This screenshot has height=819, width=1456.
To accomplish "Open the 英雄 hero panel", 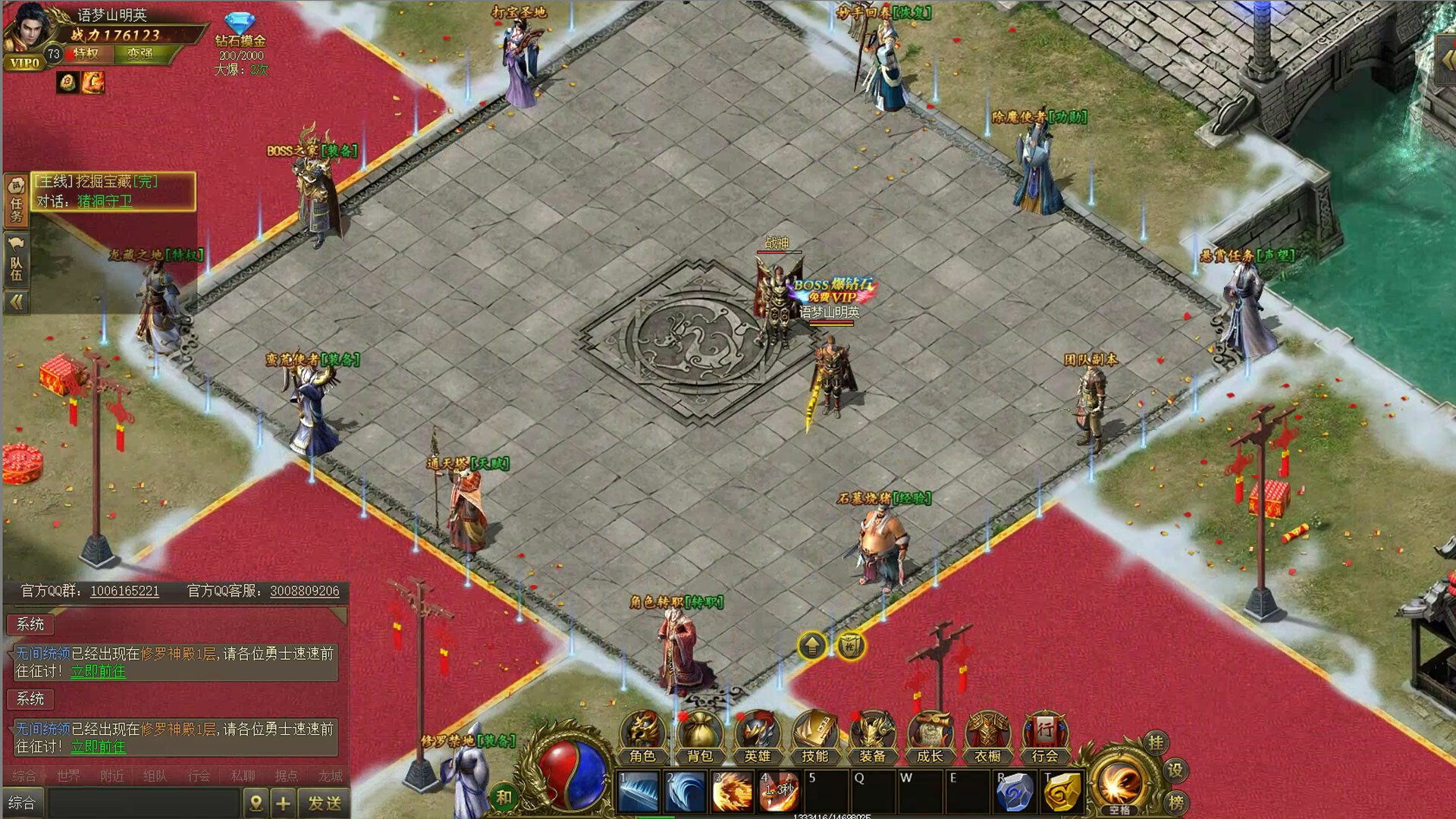I will point(758,736).
